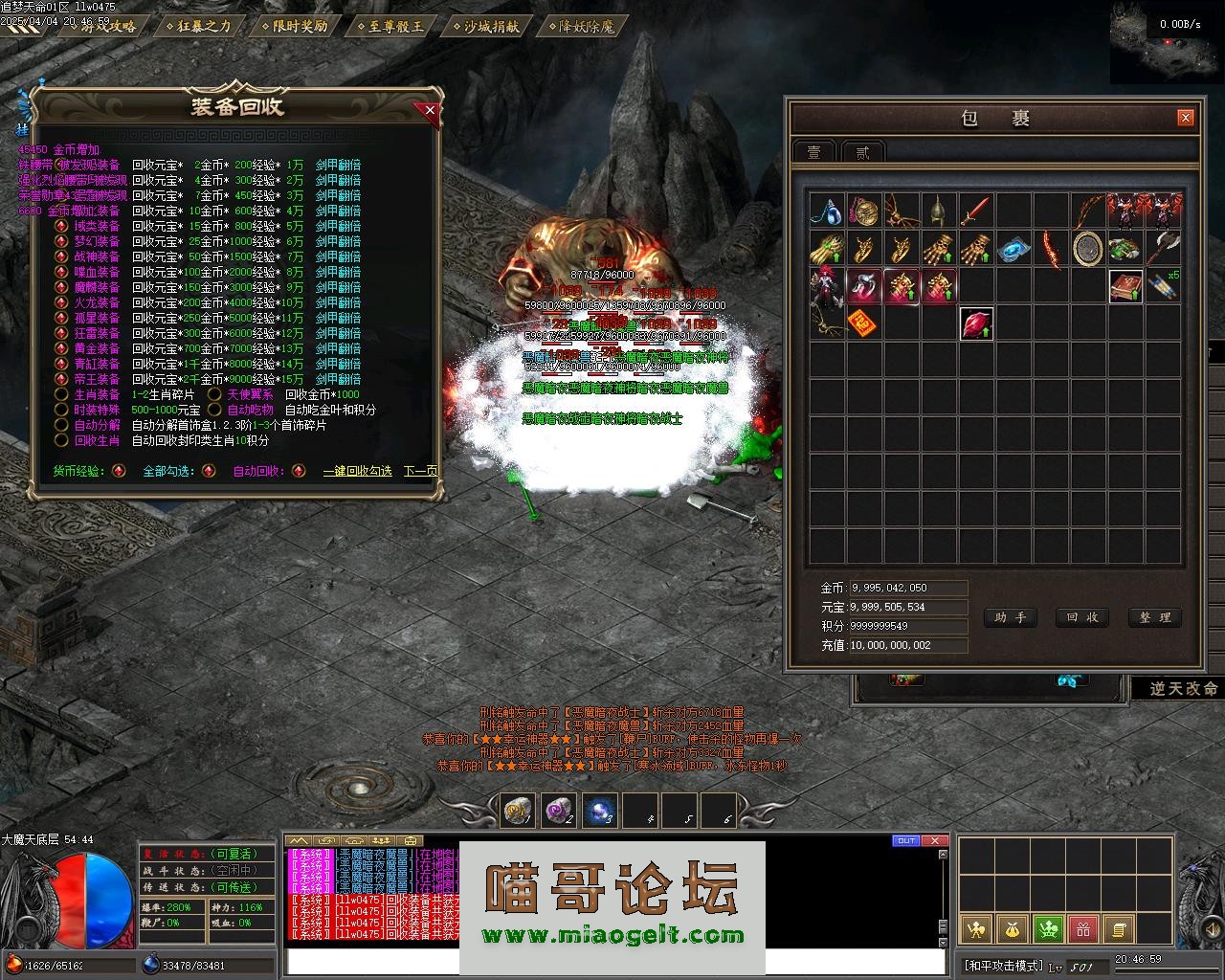The height and width of the screenshot is (980, 1225).
Task: Open the 游戏攻略 top menu
Action: (x=102, y=27)
